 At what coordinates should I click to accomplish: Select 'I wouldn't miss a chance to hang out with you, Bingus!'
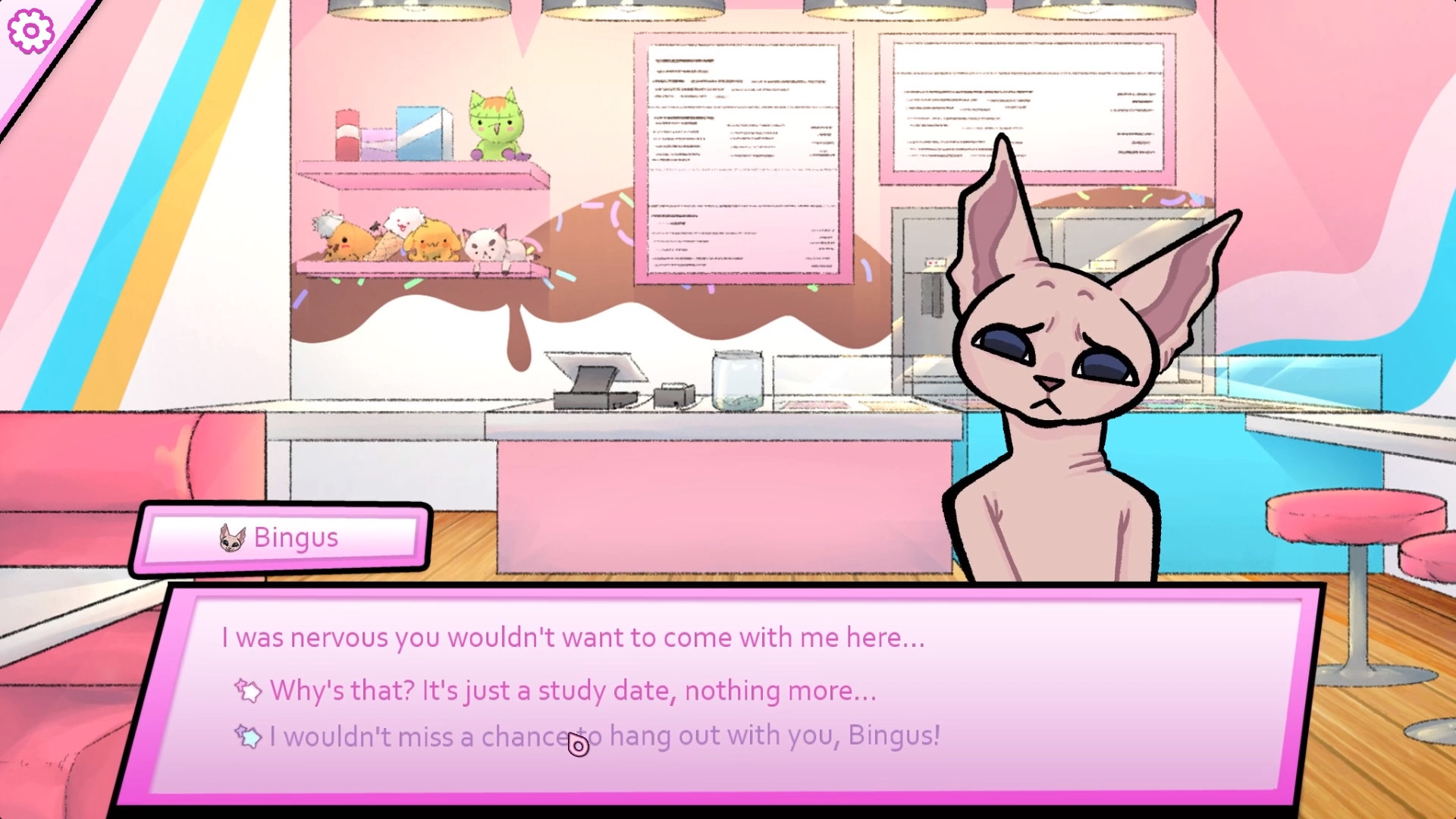[x=604, y=736]
